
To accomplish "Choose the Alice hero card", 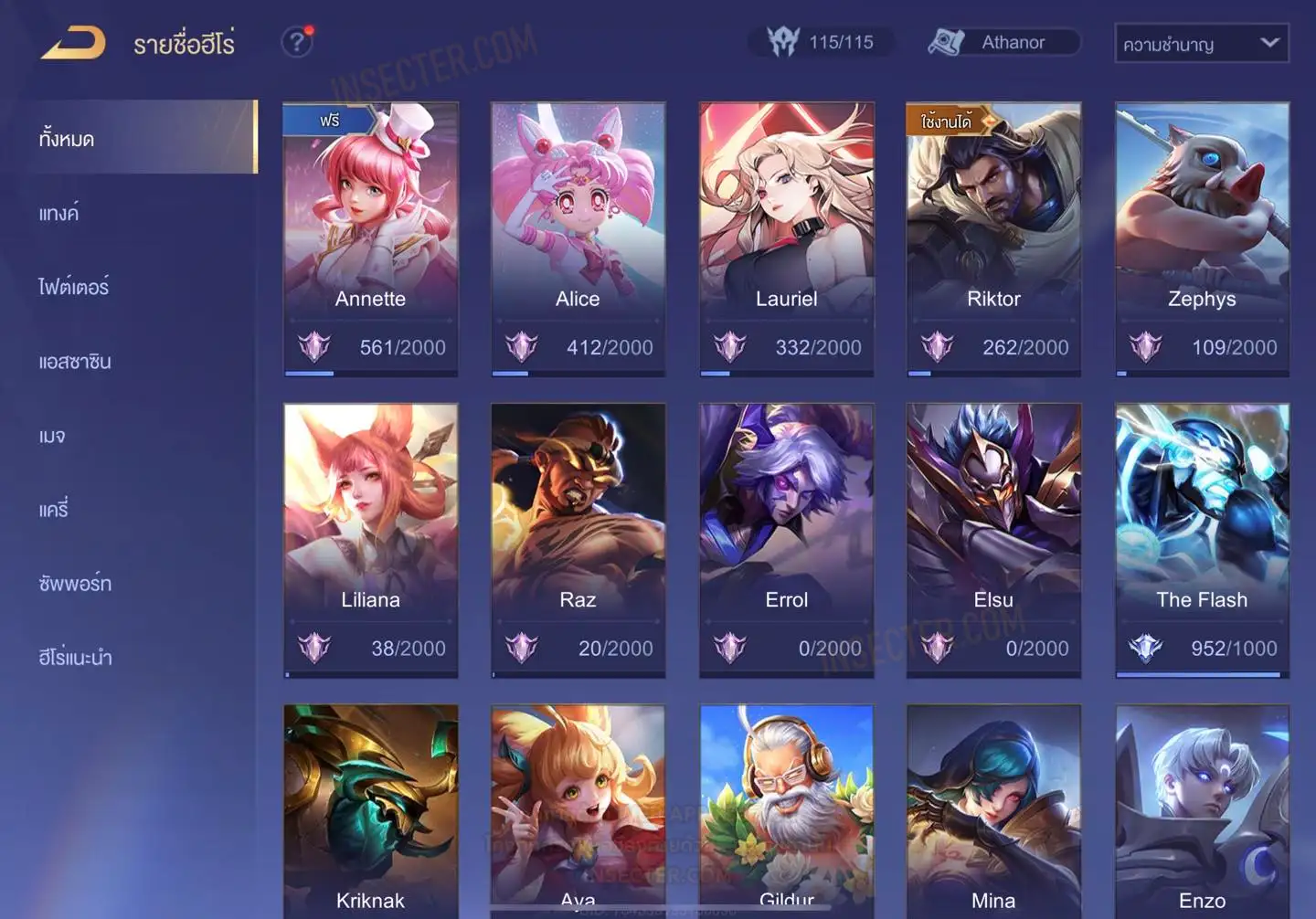I will 578,238.
